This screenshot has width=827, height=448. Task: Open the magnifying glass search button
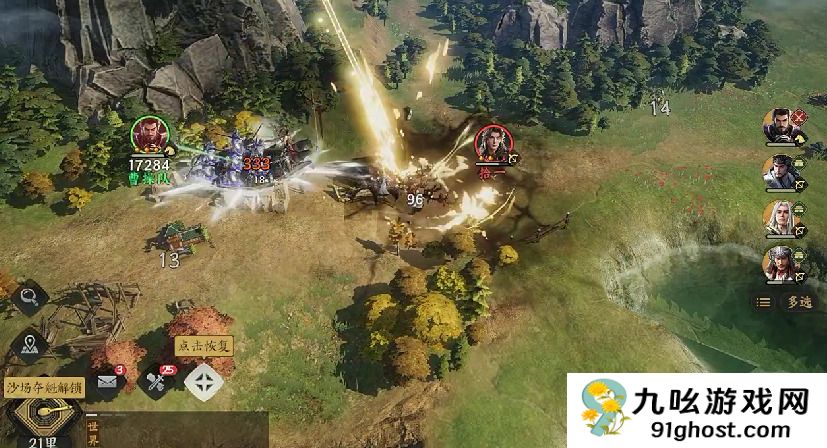[x=28, y=297]
